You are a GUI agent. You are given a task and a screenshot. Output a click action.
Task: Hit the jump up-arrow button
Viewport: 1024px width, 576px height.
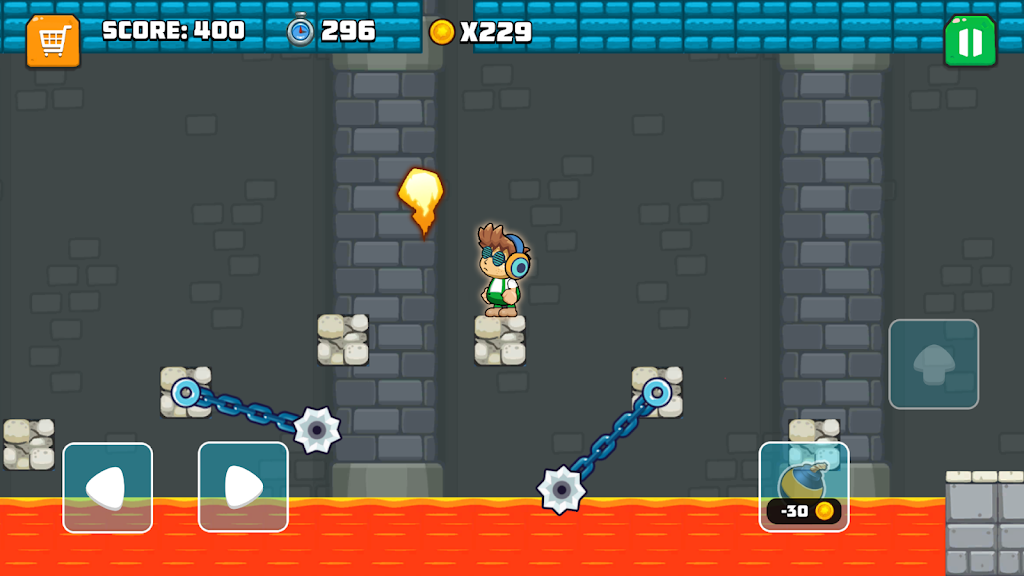coord(933,364)
